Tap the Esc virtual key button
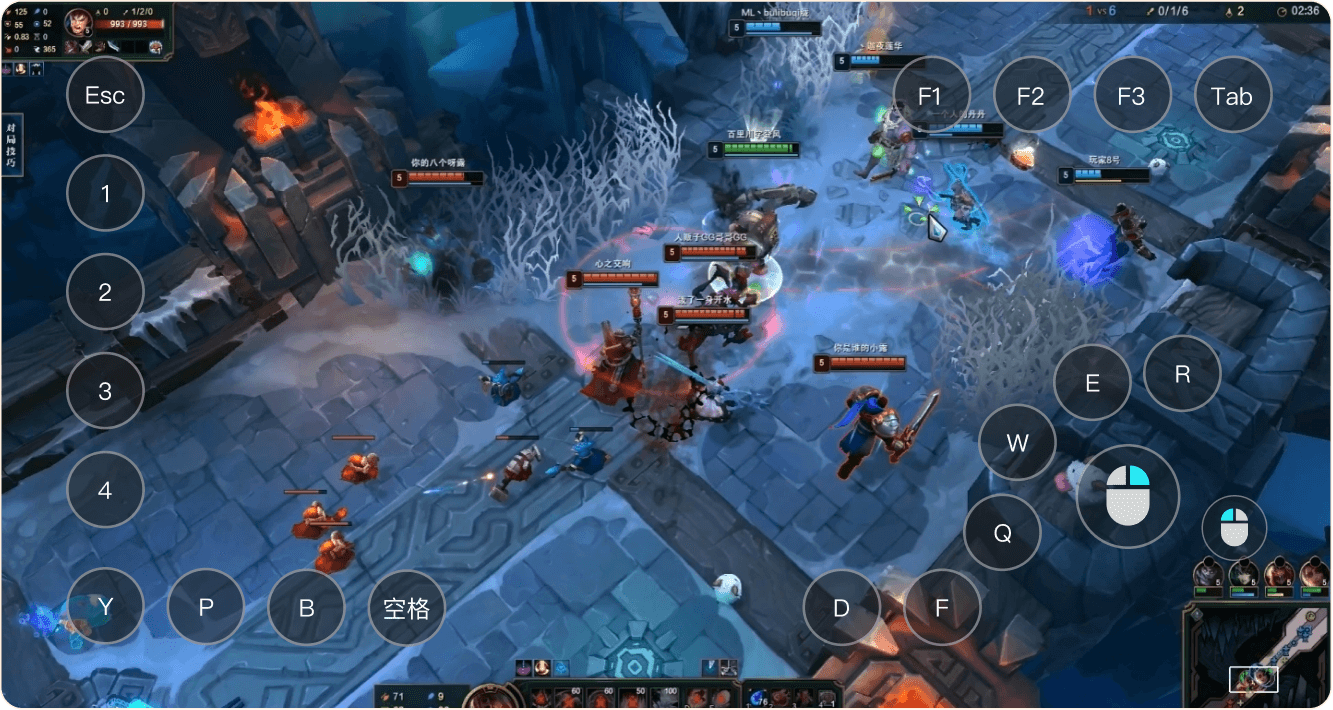The height and width of the screenshot is (710, 1333). (x=105, y=95)
